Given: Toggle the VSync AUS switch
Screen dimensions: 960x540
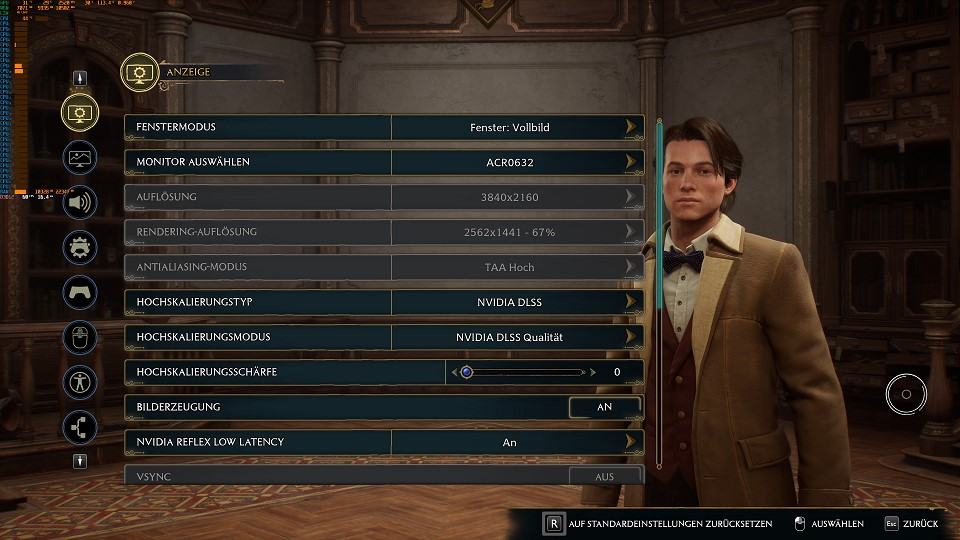Looking at the screenshot, I should pyautogui.click(x=604, y=477).
